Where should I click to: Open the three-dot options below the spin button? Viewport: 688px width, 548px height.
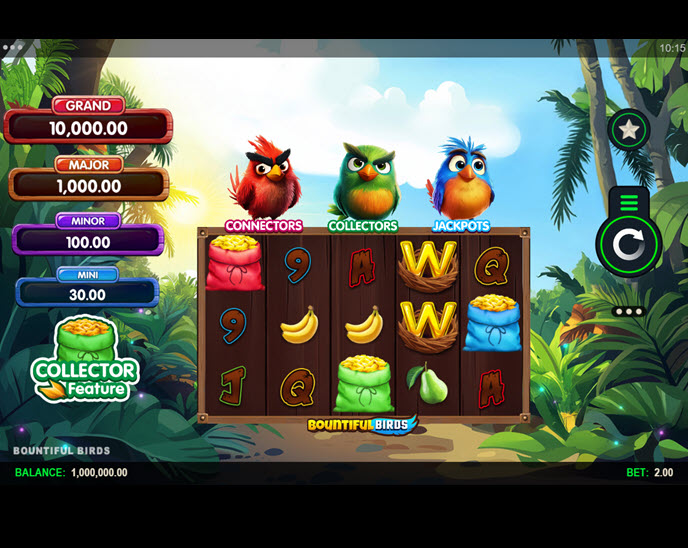629,311
